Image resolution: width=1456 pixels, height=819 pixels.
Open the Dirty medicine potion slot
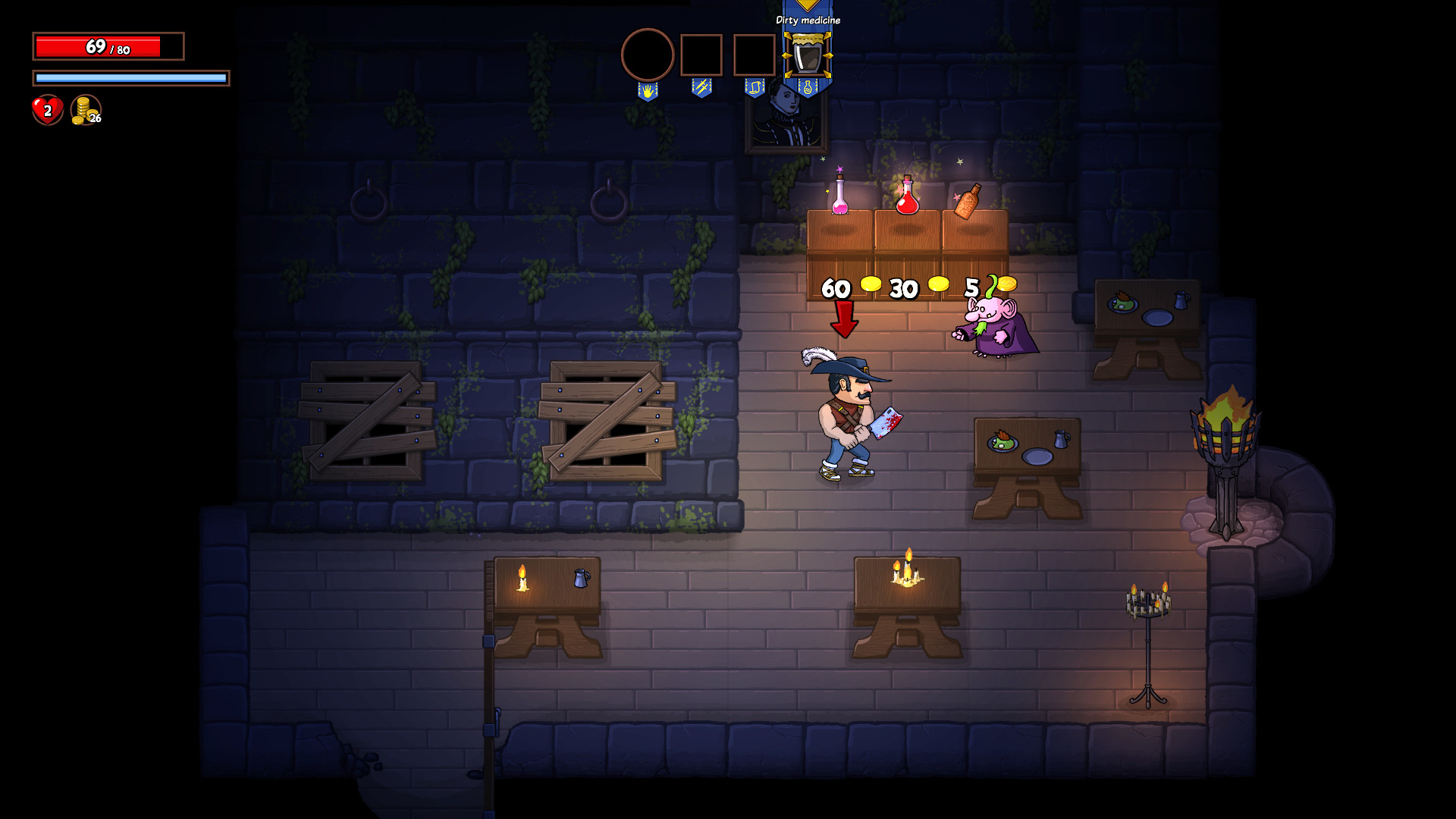[808, 55]
